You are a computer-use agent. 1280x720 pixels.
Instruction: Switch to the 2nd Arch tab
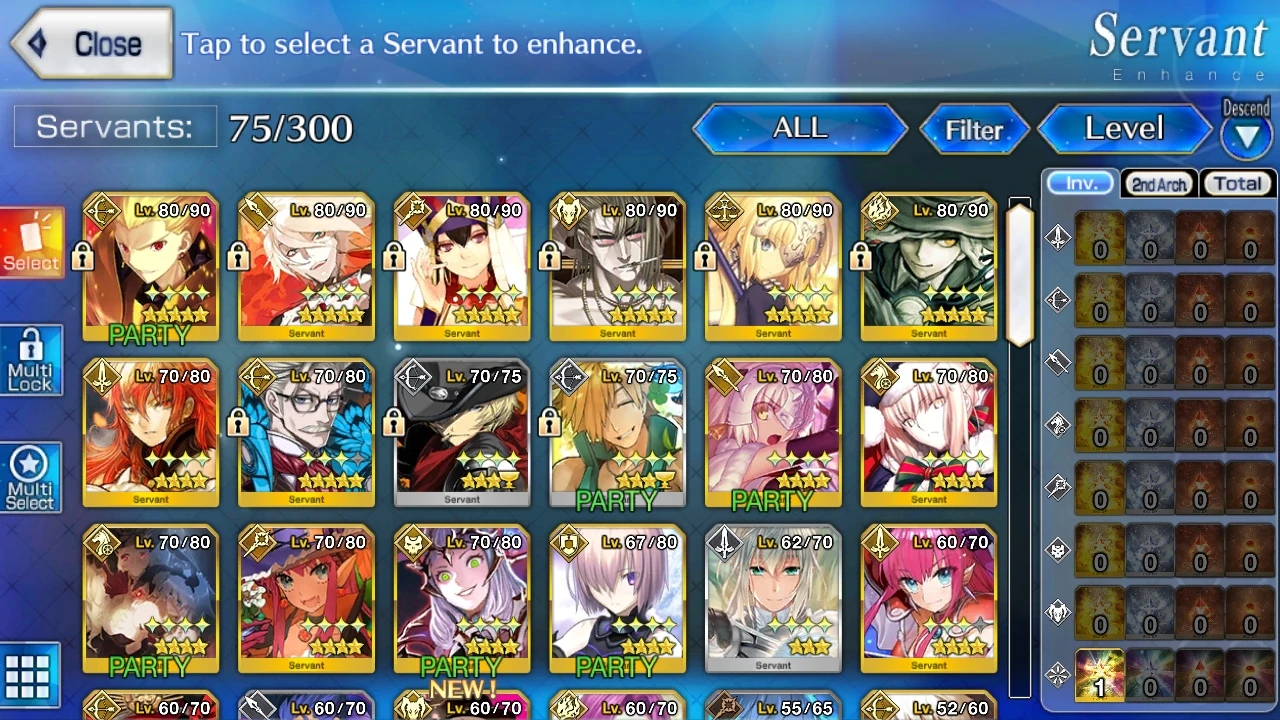[1158, 184]
